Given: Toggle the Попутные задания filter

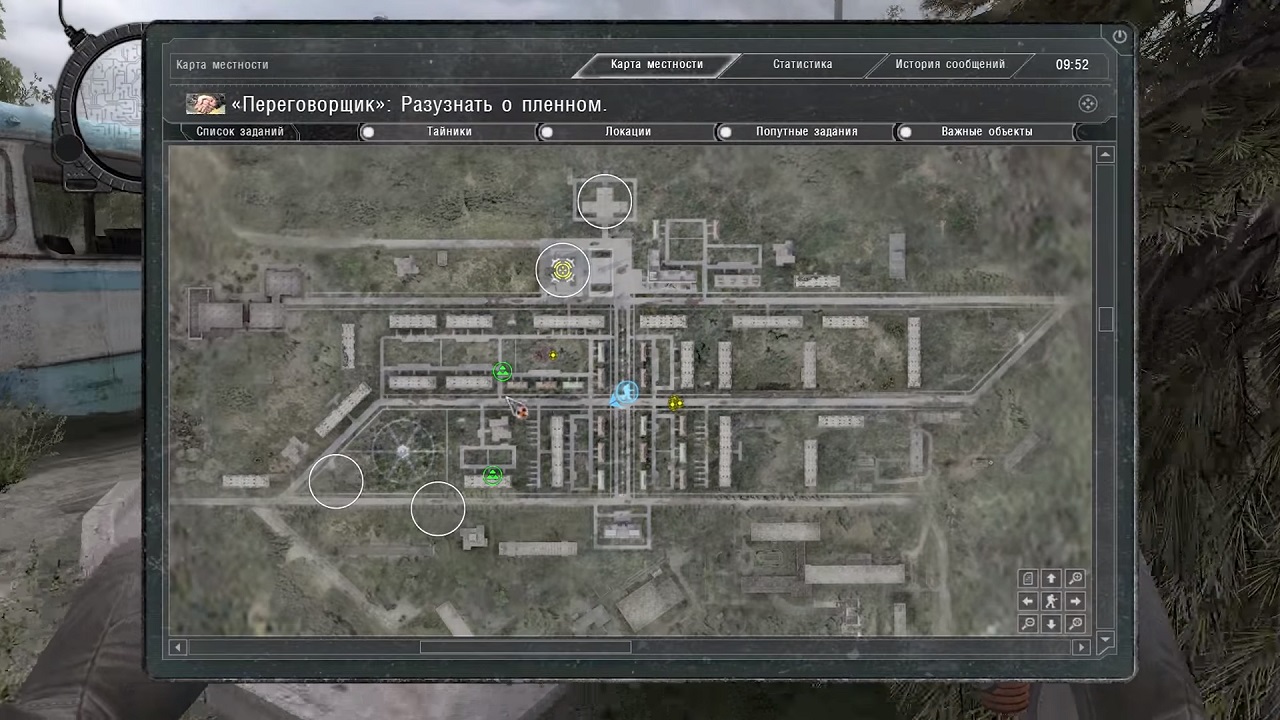Looking at the screenshot, I should pyautogui.click(x=805, y=132).
